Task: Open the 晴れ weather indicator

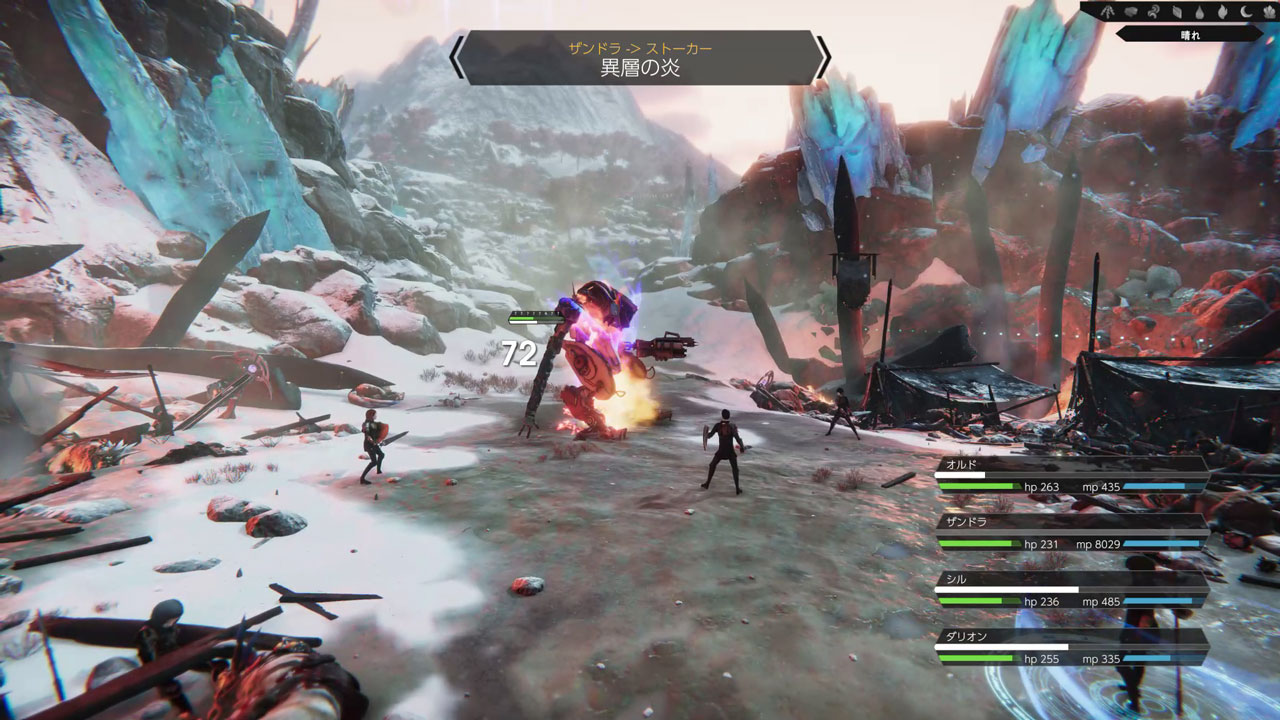Action: click(1189, 33)
